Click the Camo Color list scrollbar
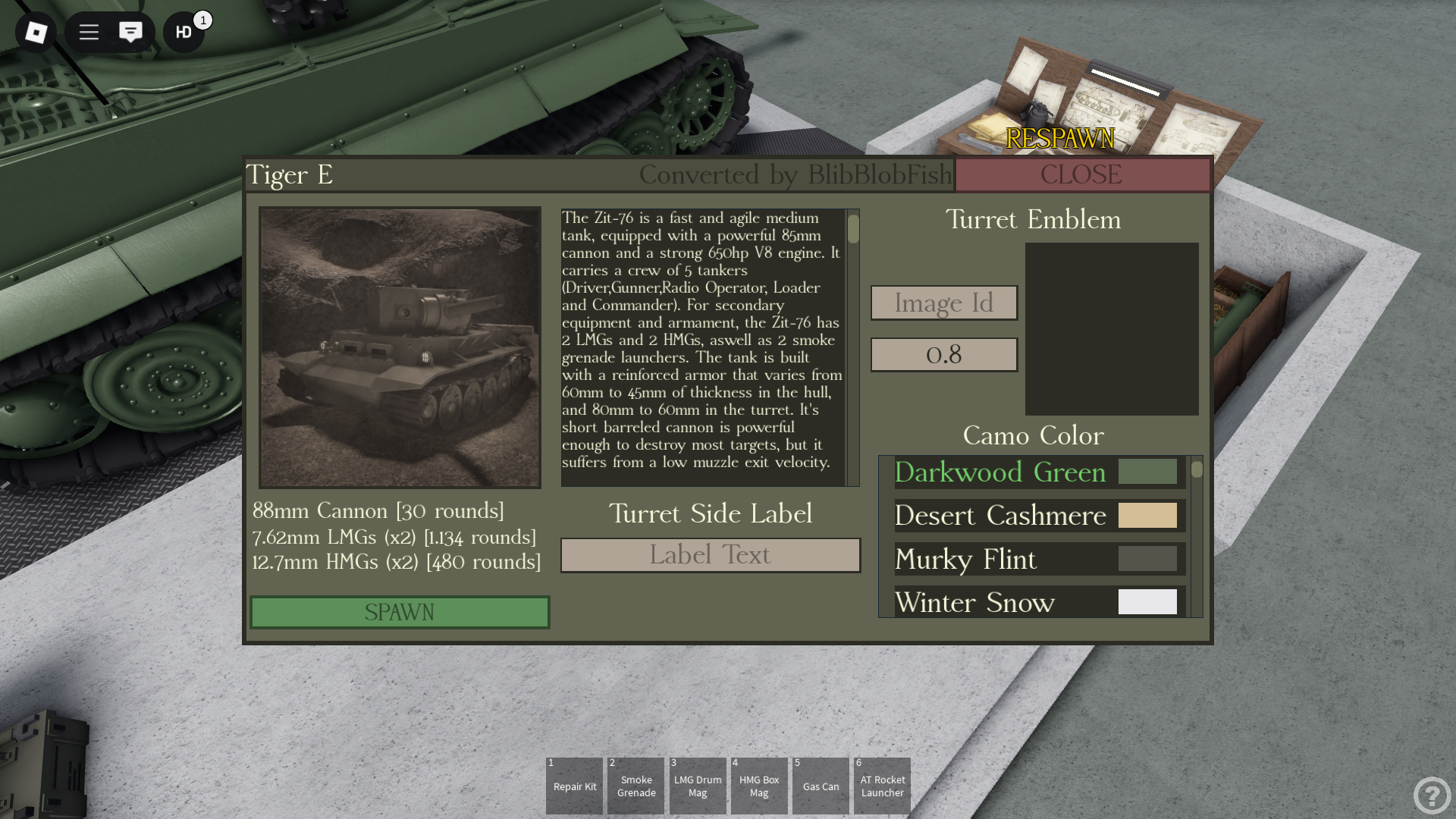This screenshot has width=1456, height=819. [x=1196, y=470]
